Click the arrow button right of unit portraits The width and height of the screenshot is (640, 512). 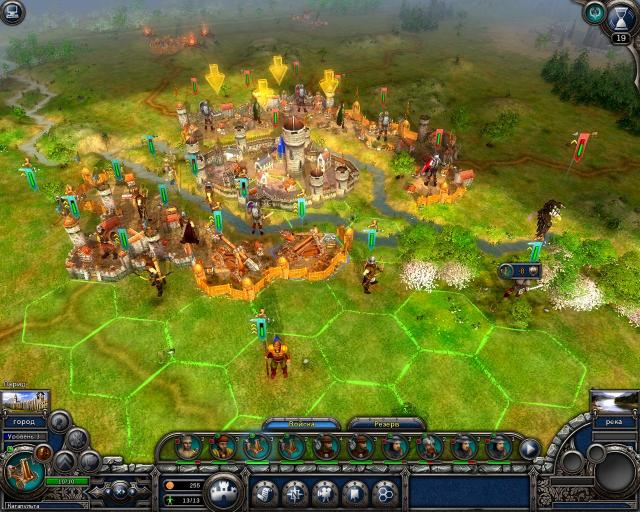pos(529,449)
